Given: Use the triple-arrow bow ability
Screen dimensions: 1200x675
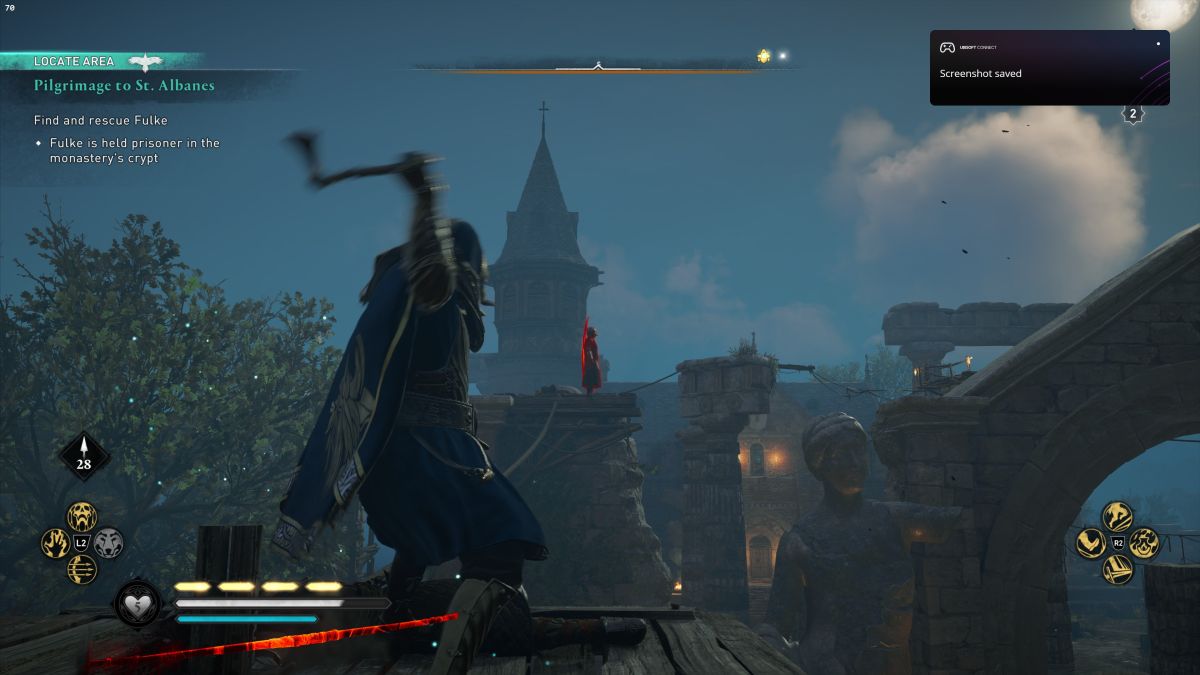Looking at the screenshot, I should [x=82, y=569].
